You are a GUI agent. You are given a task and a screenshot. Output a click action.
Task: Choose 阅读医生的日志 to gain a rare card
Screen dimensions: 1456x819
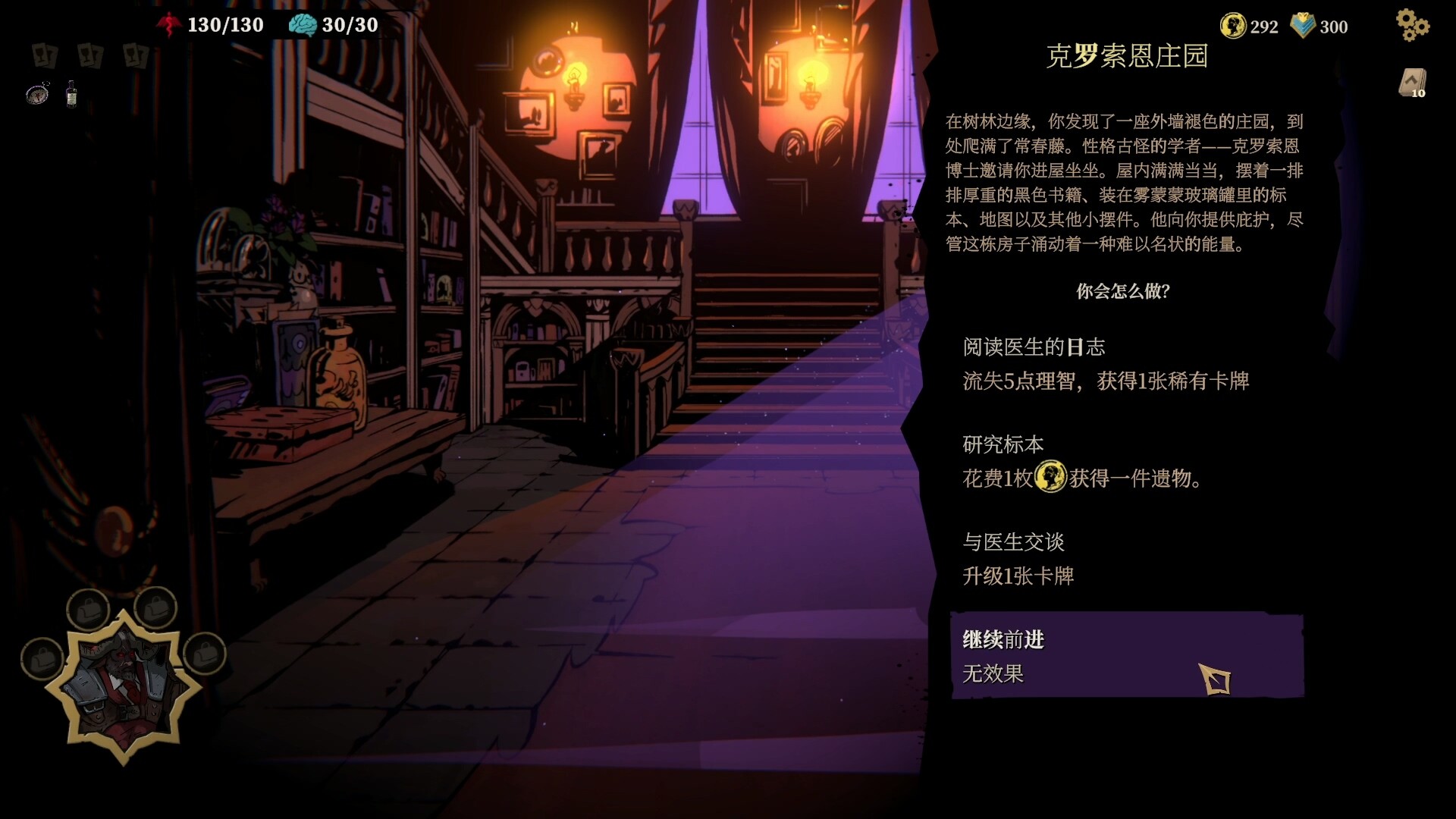point(1062,364)
